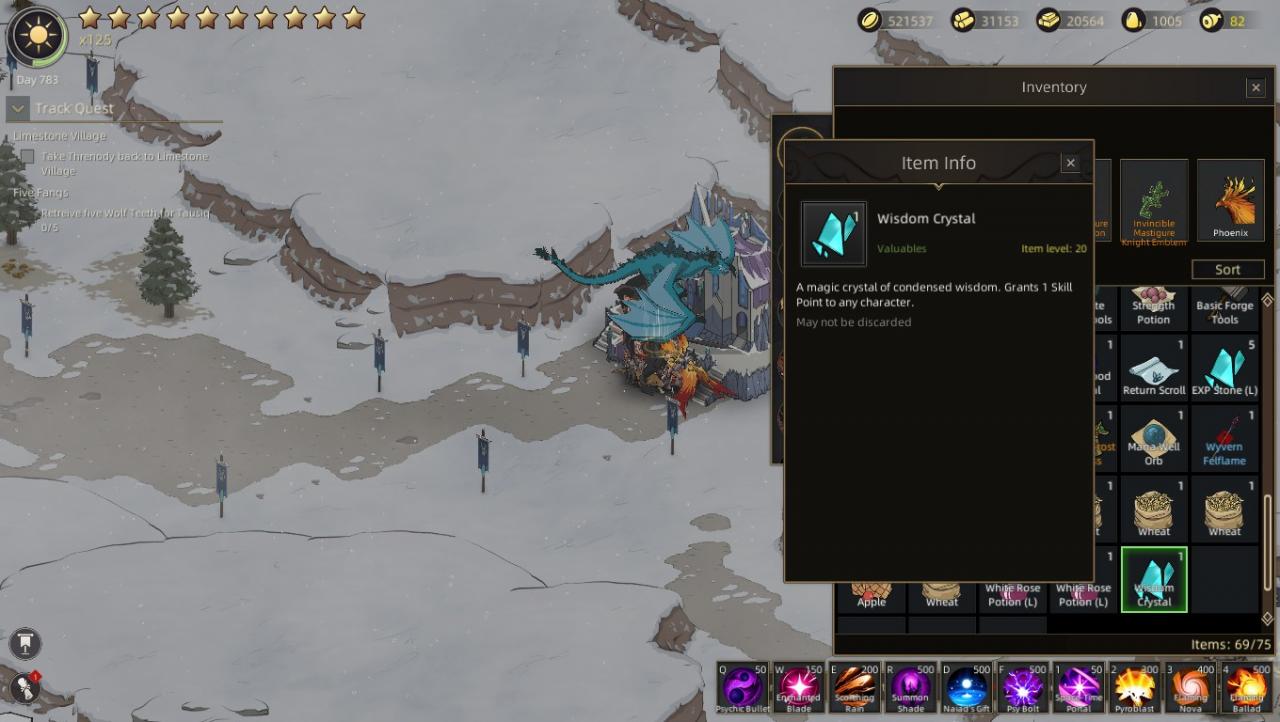Sort the inventory items

1227,270
